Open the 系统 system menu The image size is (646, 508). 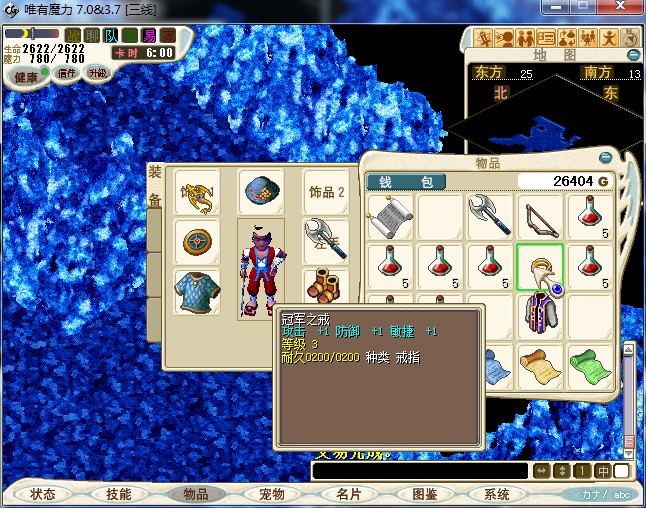497,494
